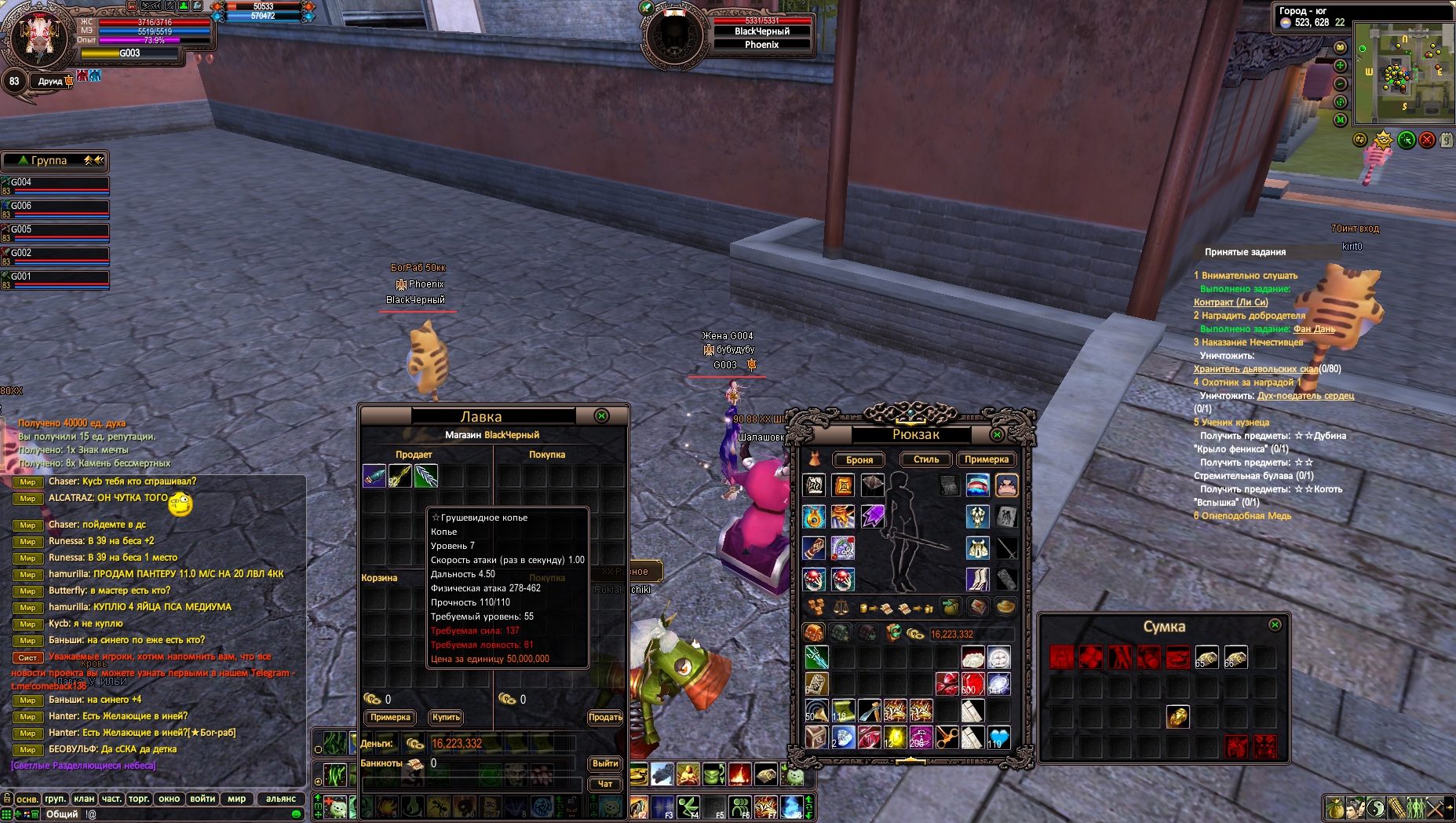Select party member G004
The image size is (1456, 823).
pyautogui.click(x=55, y=185)
